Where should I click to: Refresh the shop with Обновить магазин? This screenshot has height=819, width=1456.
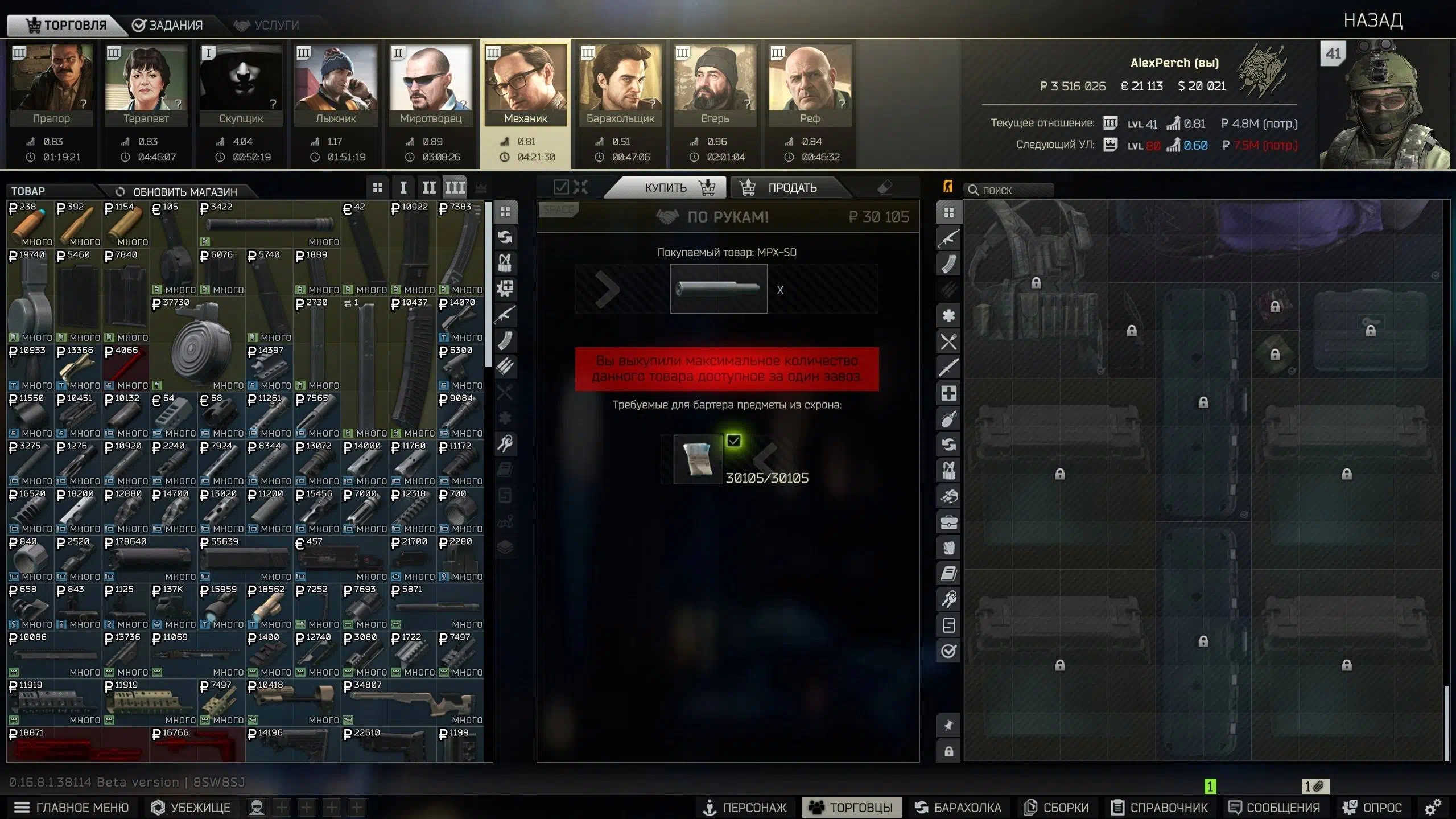pyautogui.click(x=176, y=192)
